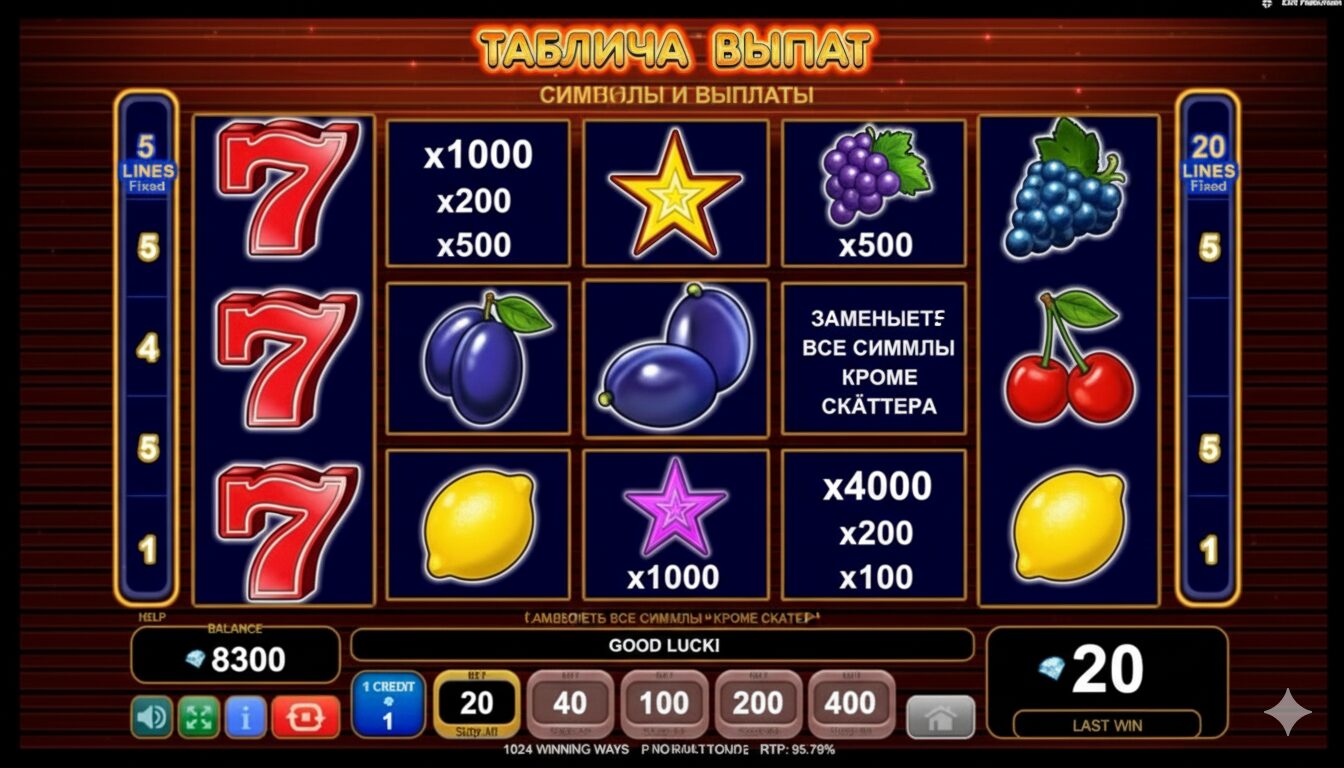The image size is (1344, 768).
Task: Open the blue info button
Action: click(x=245, y=717)
